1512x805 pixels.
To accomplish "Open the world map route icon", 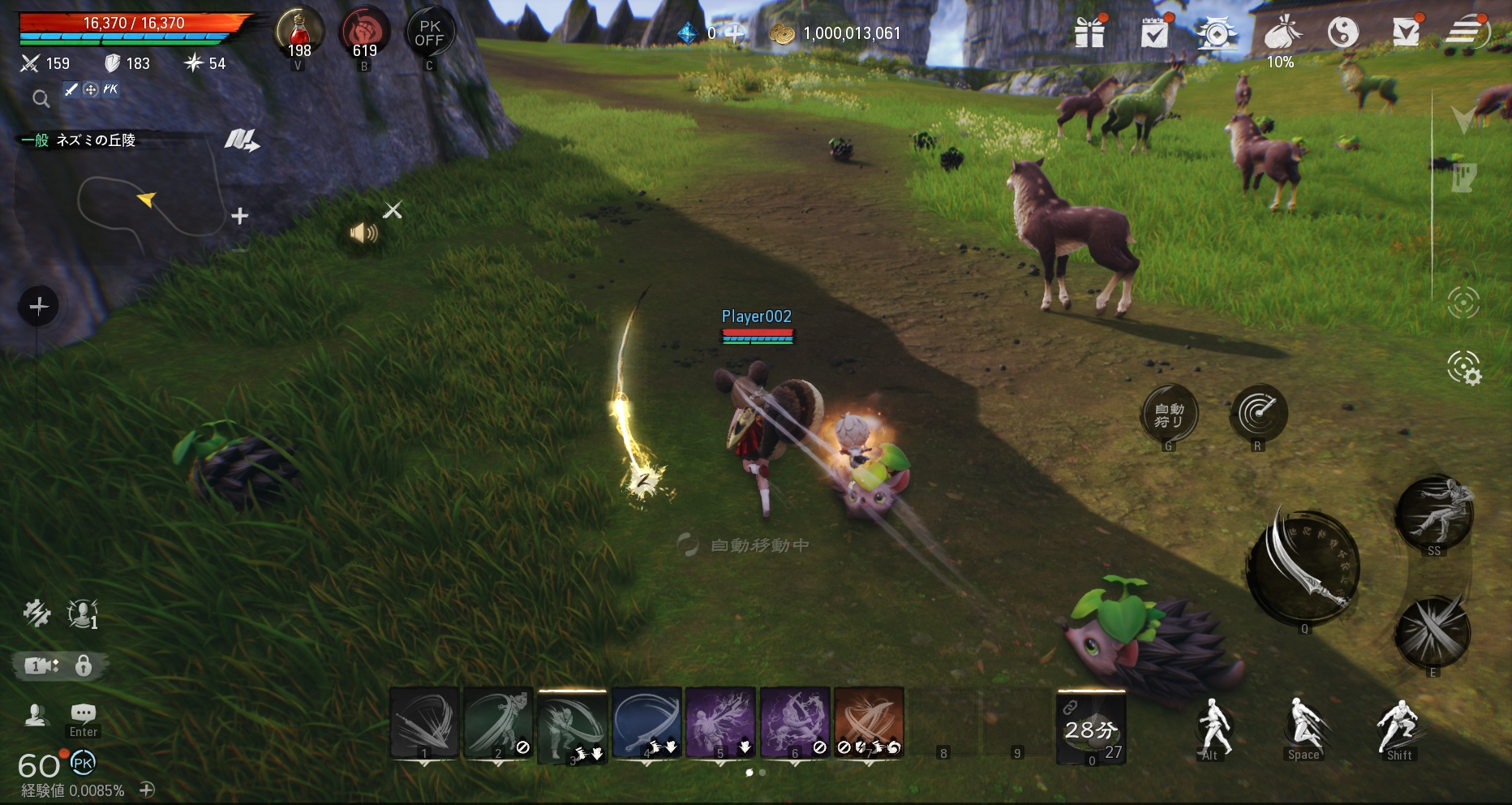I will click(242, 140).
